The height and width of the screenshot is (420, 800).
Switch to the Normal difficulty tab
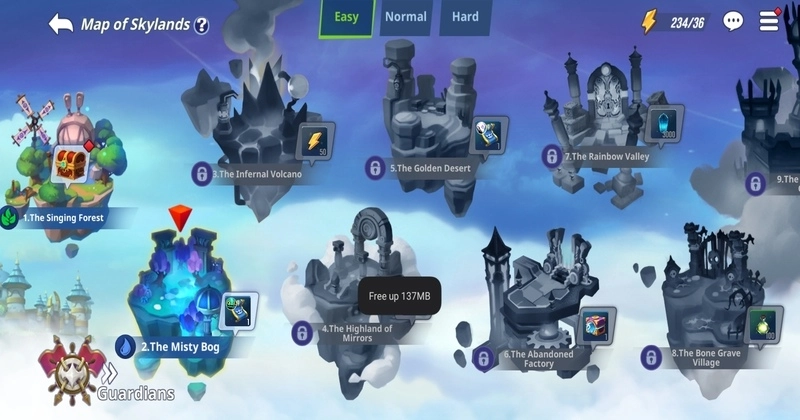tap(405, 17)
